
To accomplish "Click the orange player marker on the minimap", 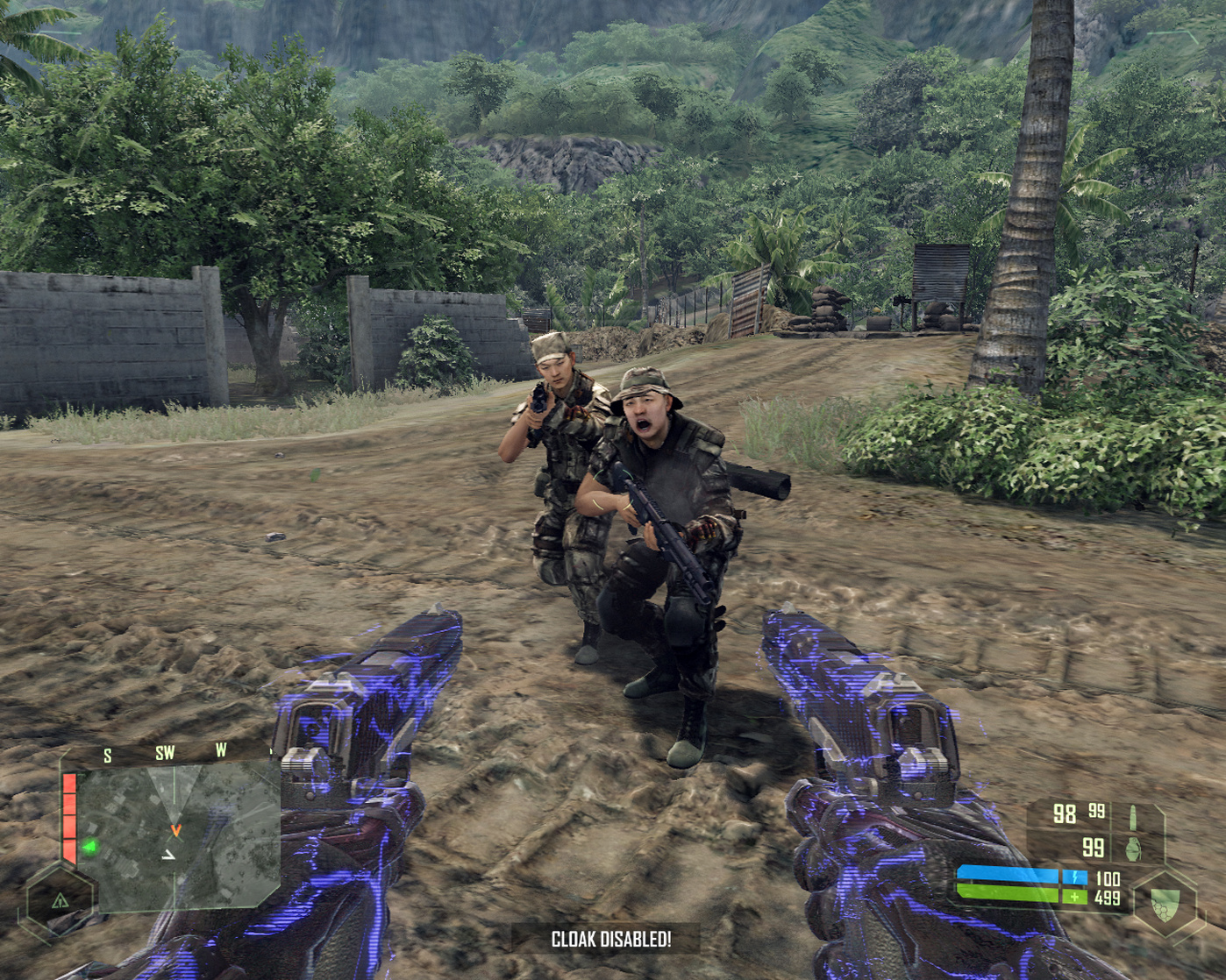I will [175, 829].
